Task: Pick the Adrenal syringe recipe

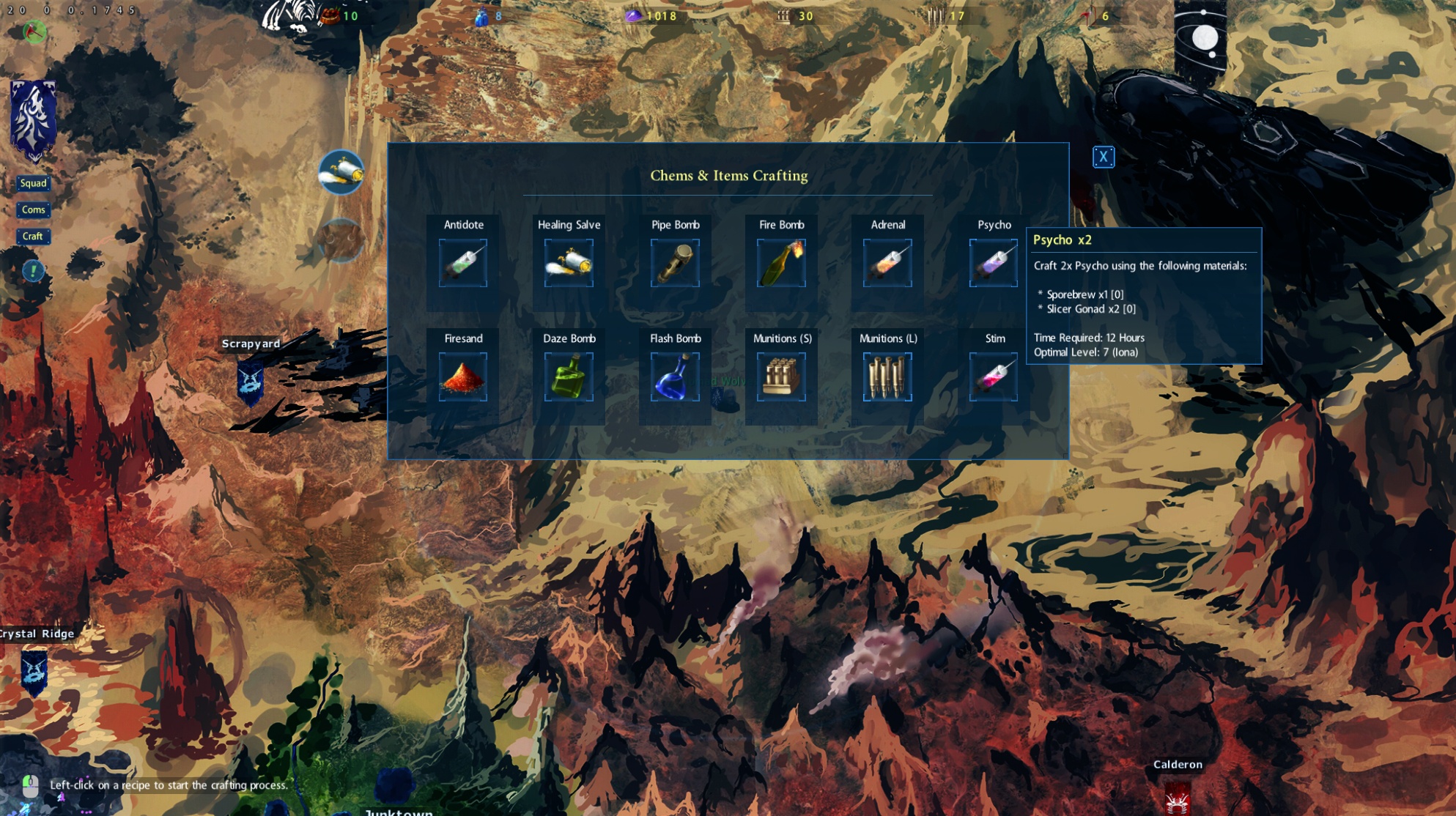Action: click(x=887, y=262)
